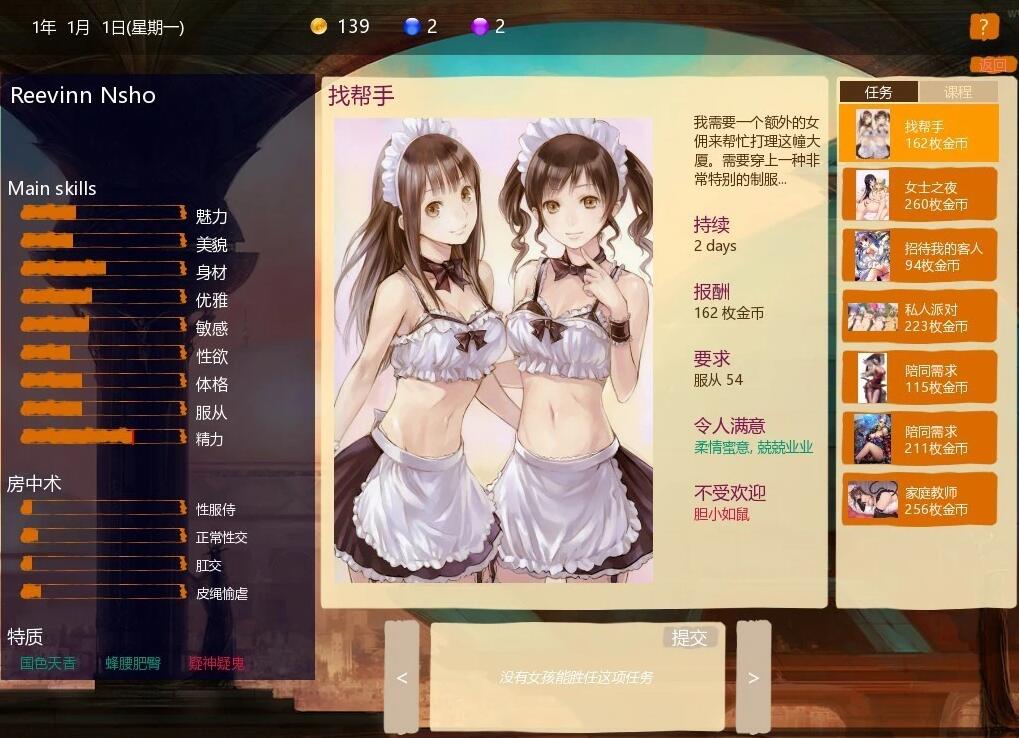Select the 招待我的客人 task entry

[919, 256]
